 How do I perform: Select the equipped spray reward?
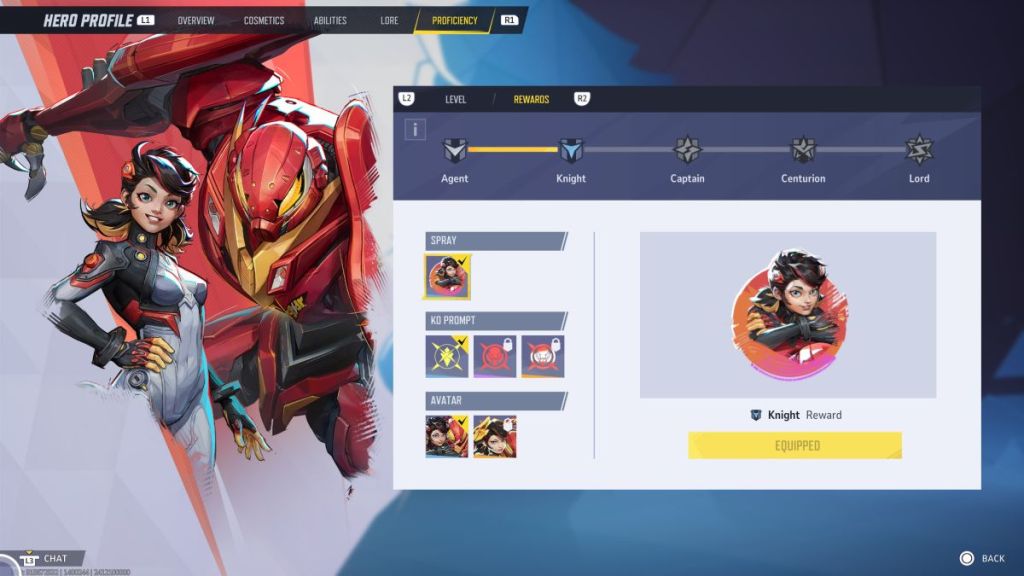pyautogui.click(x=447, y=277)
